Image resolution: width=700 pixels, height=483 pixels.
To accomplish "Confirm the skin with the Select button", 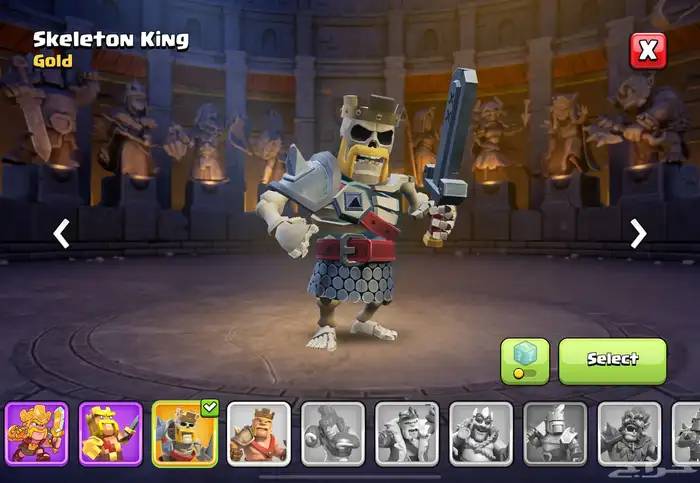I will (x=612, y=360).
